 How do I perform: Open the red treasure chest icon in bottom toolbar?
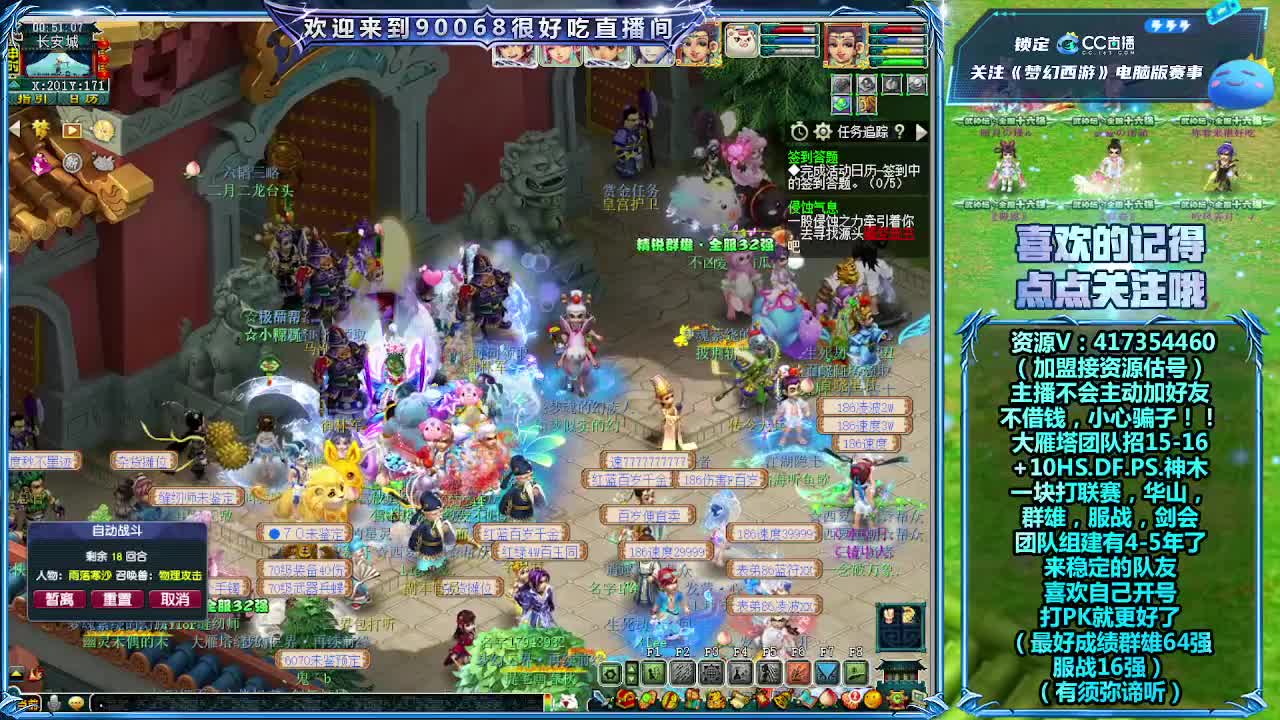(x=625, y=700)
